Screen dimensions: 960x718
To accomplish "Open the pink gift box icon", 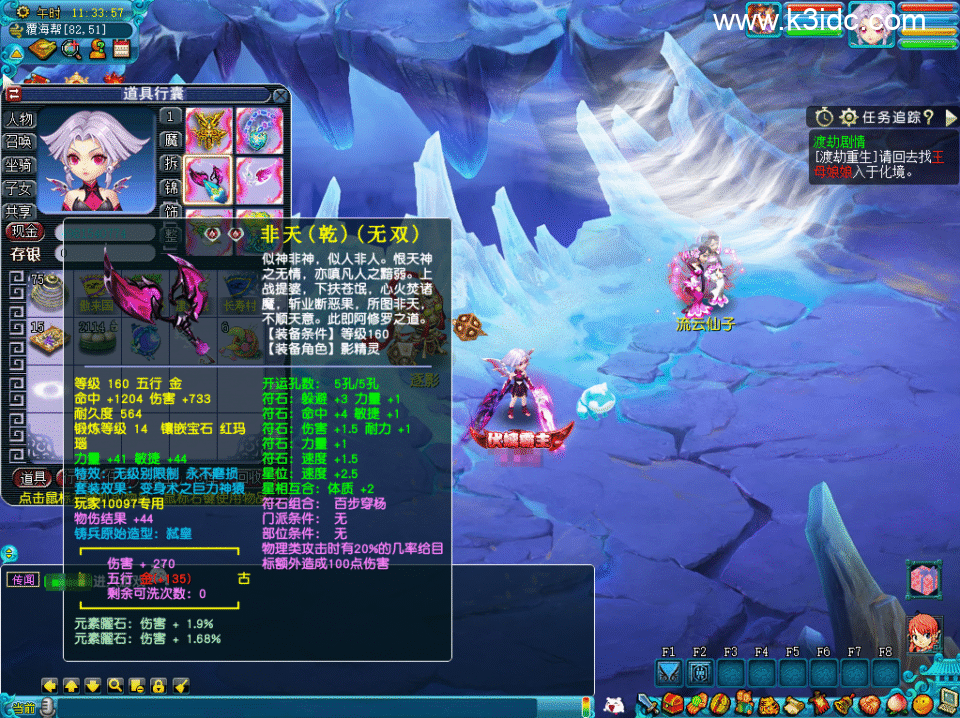I will click(923, 580).
